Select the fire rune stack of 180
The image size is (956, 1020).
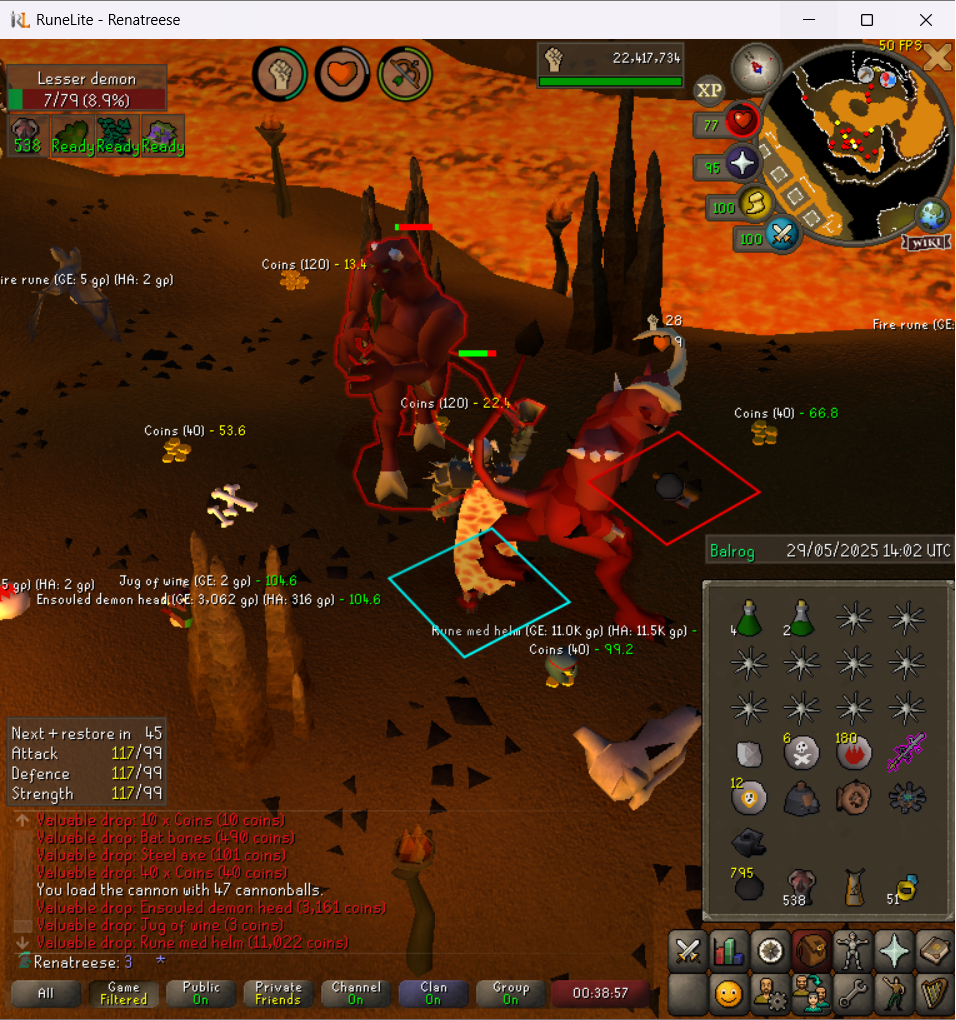tap(853, 752)
